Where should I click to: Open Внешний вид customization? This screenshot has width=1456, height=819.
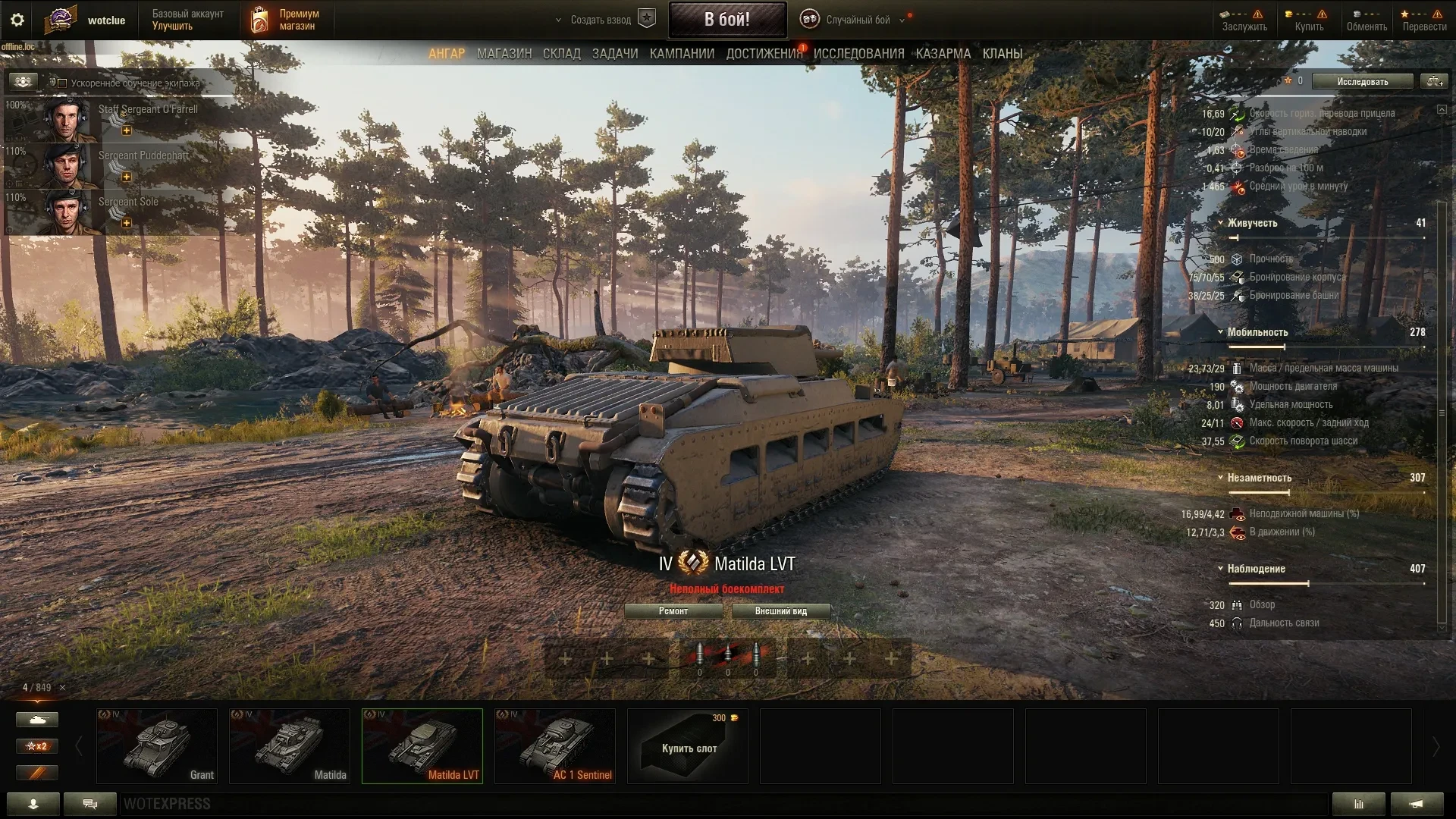[x=780, y=611]
